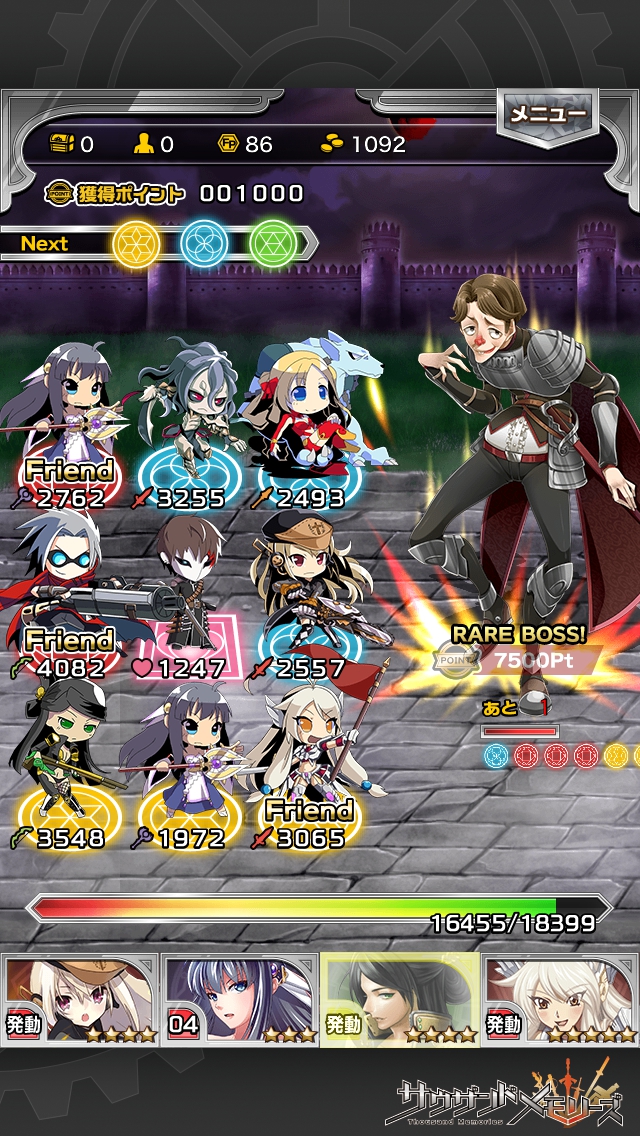This screenshot has height=1136, width=640.
Task: Trigger the green-eyed black-haired hero's skill
Action: pos(400,997)
